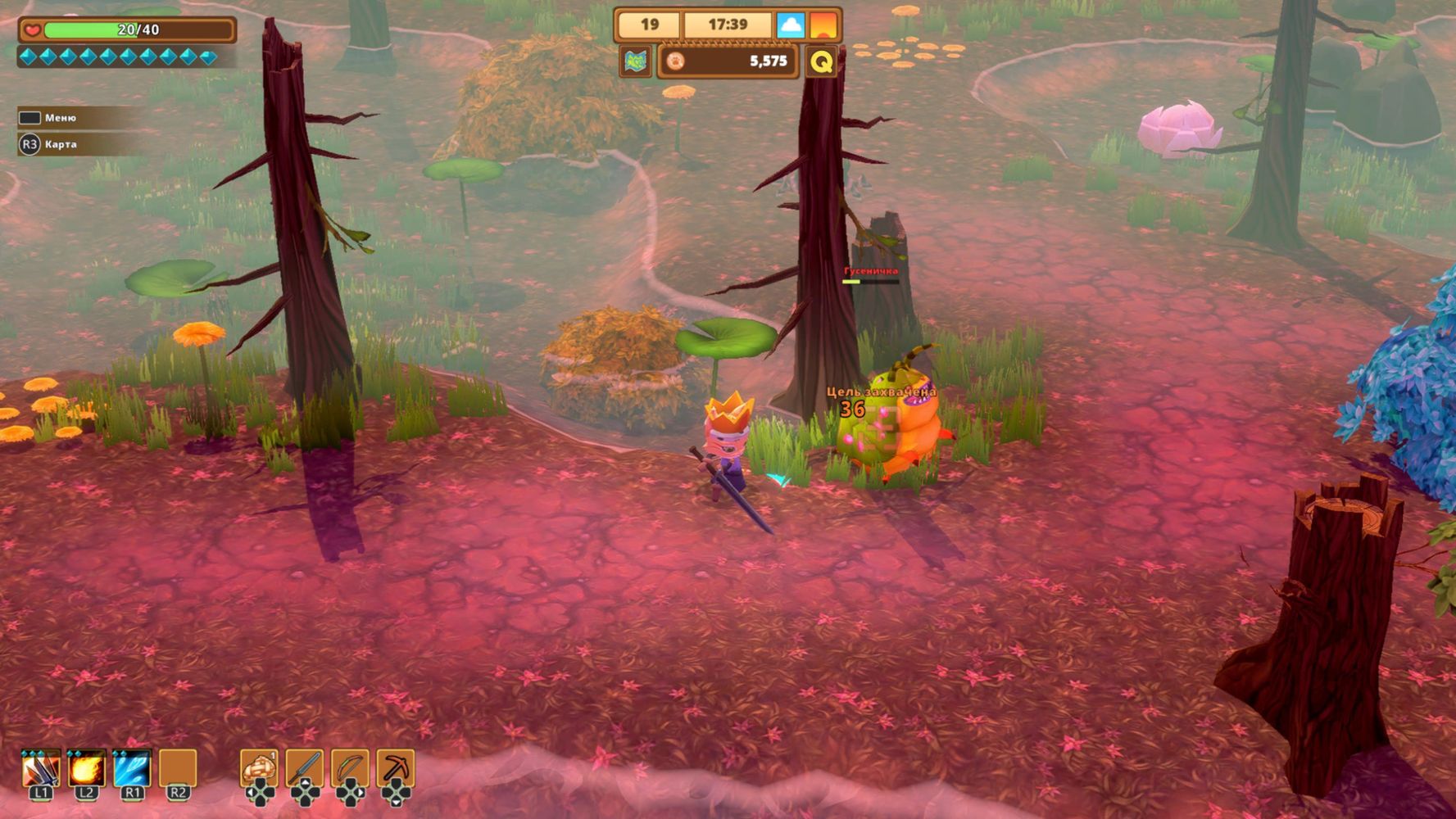Open the Меню entry
The height and width of the screenshot is (819, 1456).
click(60, 118)
